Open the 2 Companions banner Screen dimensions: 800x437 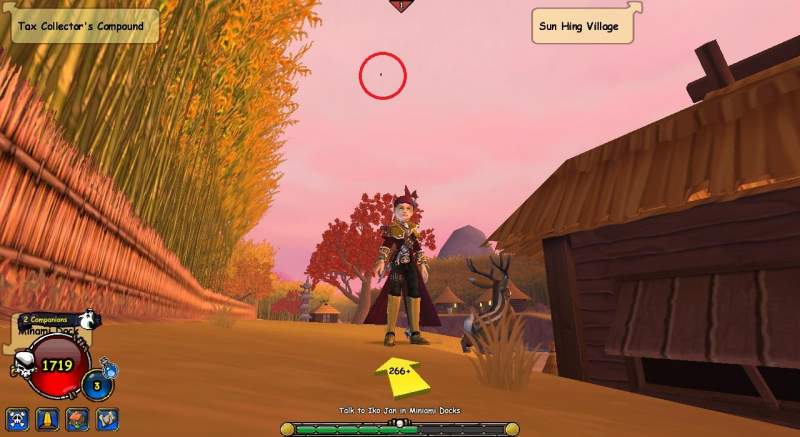[x=47, y=319]
